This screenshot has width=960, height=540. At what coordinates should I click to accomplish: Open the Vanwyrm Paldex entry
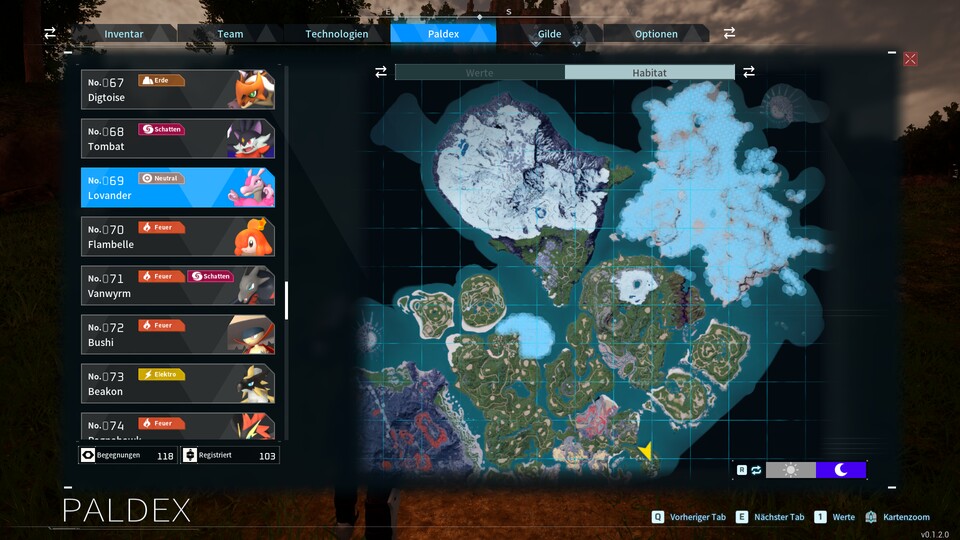(178, 285)
